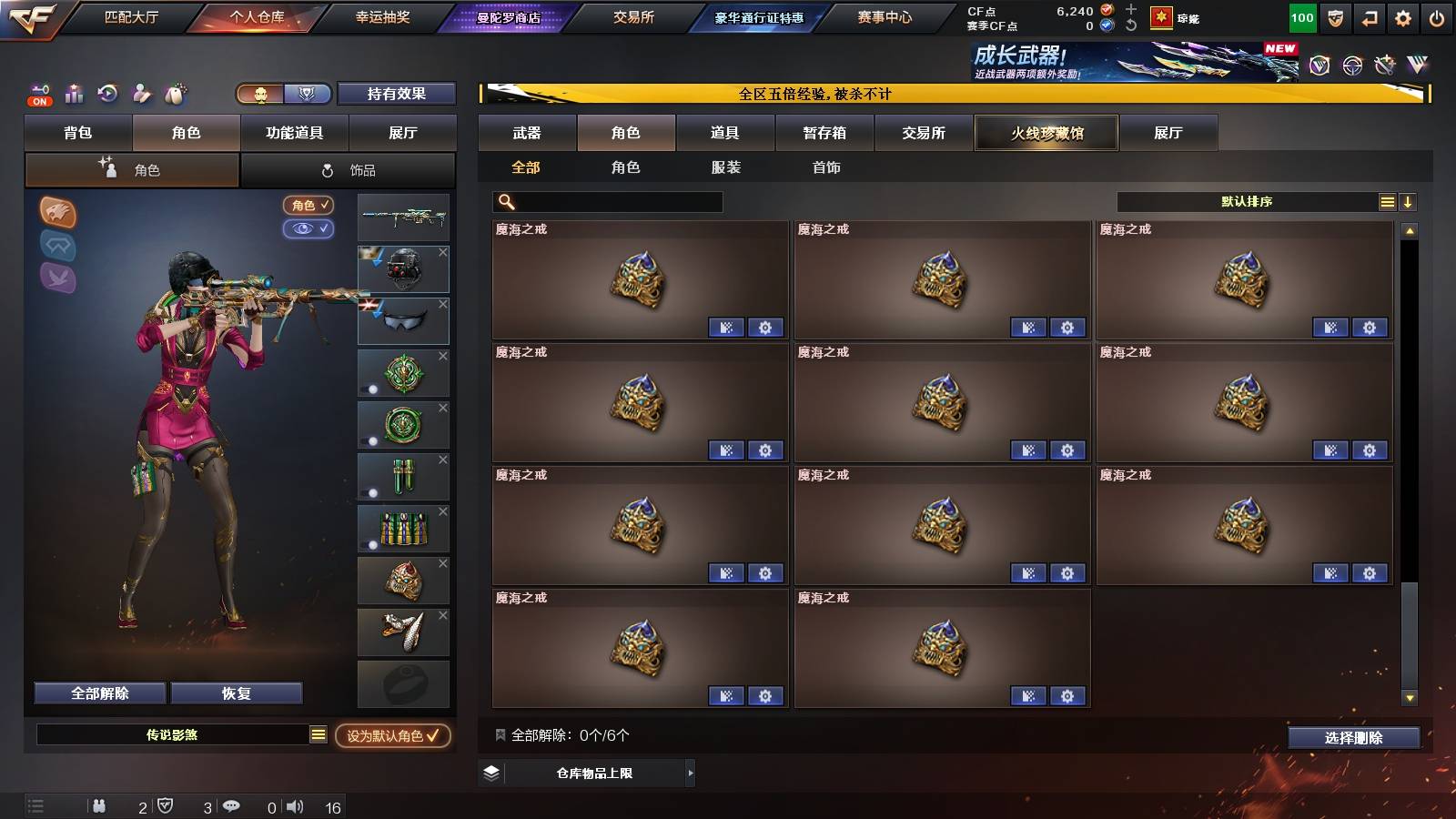Toggle the eye visibility switch above the weapon thumbnail
Screen dimensions: 1456x819
tap(310, 230)
